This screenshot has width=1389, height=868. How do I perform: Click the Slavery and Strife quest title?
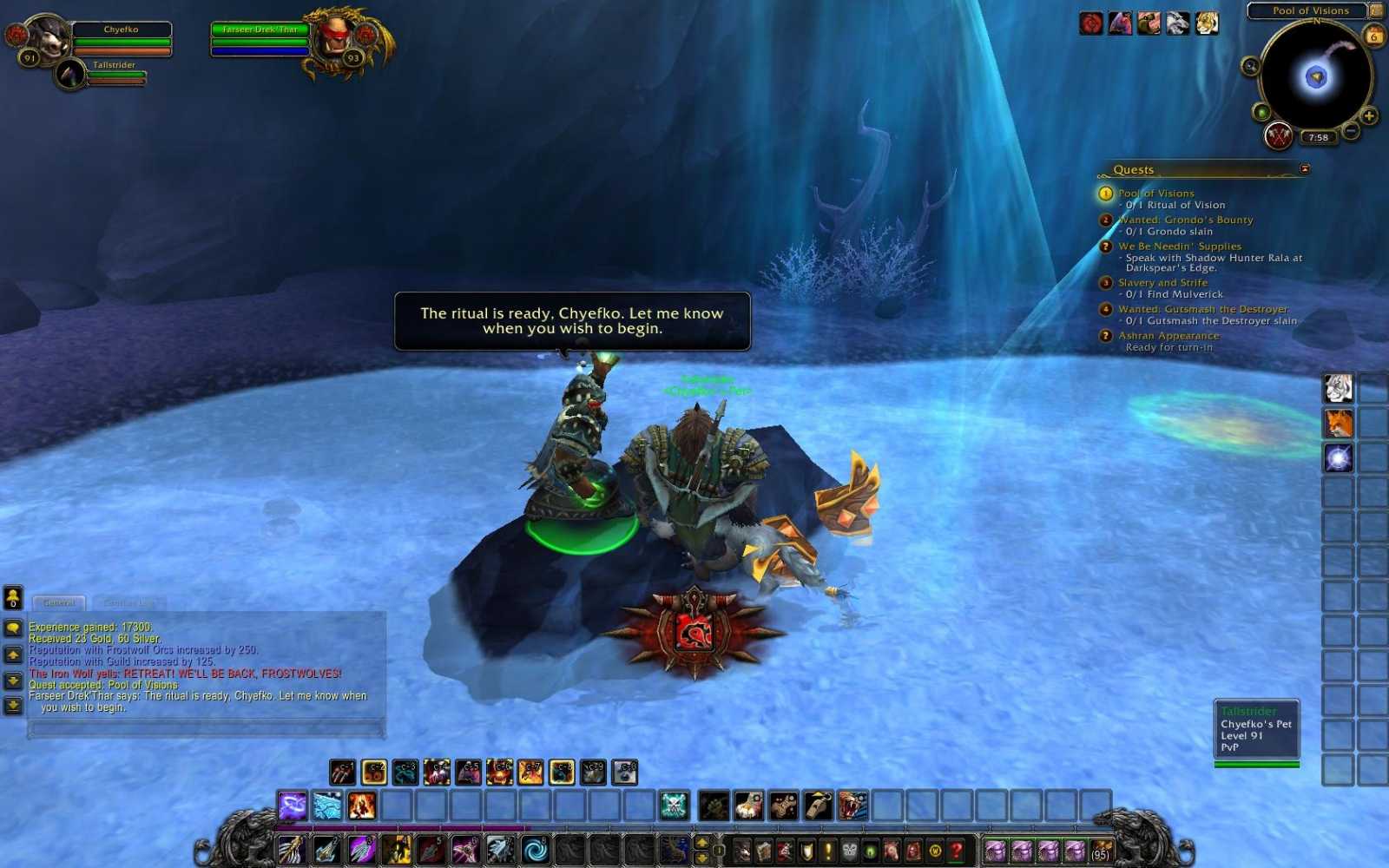(x=1163, y=282)
